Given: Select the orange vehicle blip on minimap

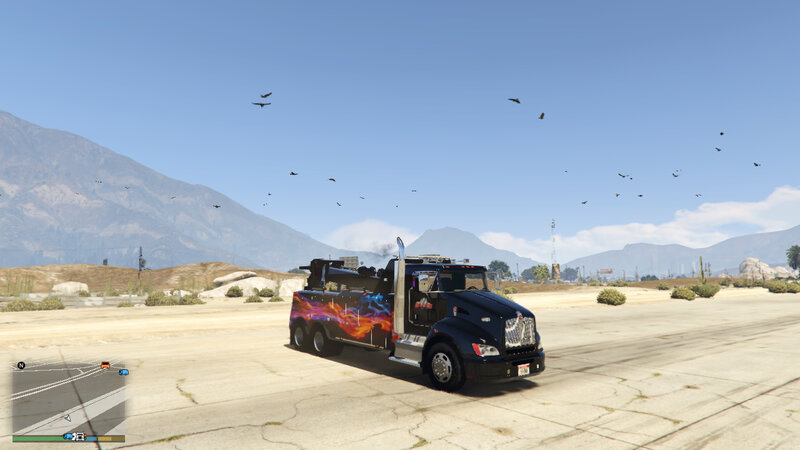Looking at the screenshot, I should coord(105,365).
